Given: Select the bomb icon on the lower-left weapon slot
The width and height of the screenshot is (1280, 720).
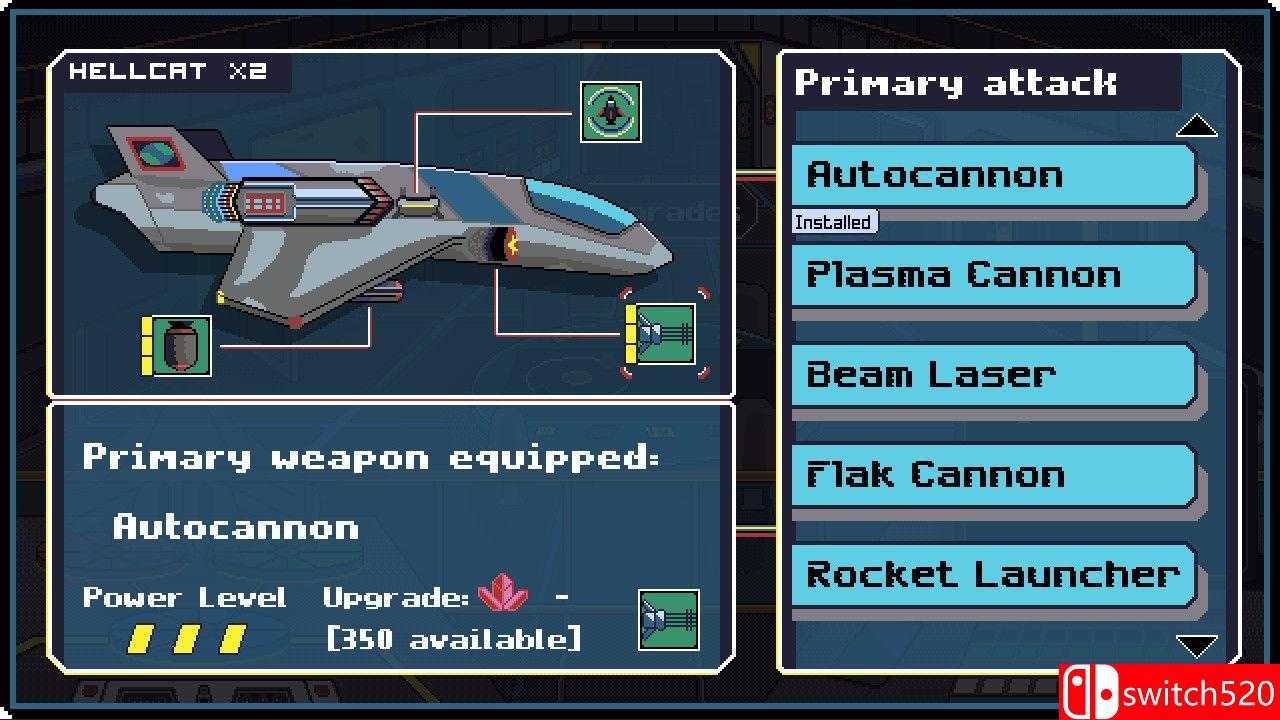Looking at the screenshot, I should click(x=180, y=344).
